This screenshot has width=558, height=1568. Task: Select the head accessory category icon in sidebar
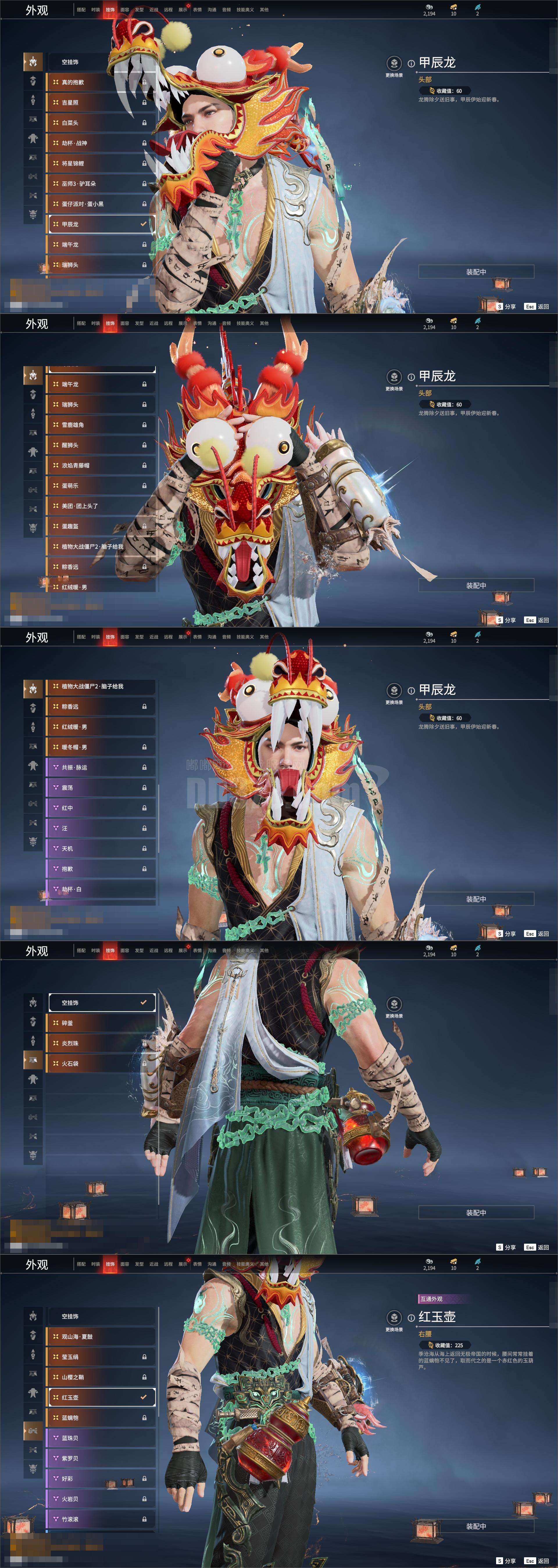point(33,62)
